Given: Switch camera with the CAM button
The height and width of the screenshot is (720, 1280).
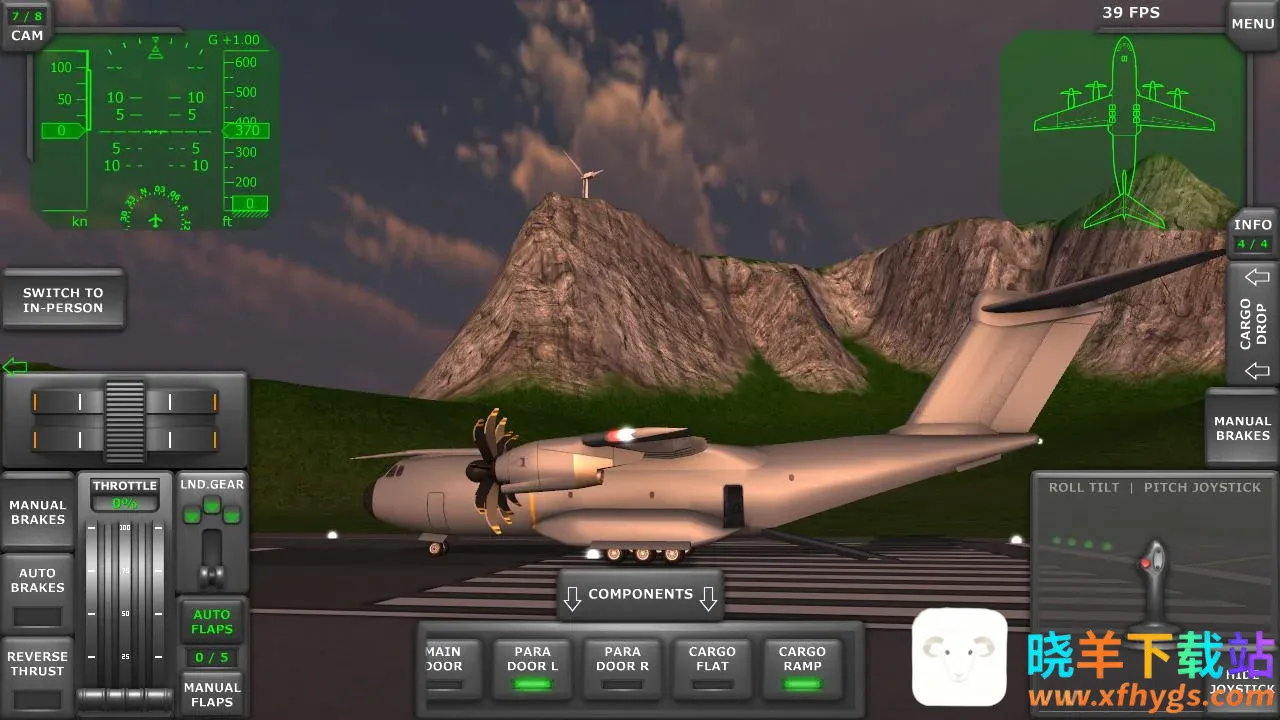Looking at the screenshot, I should 27,26.
